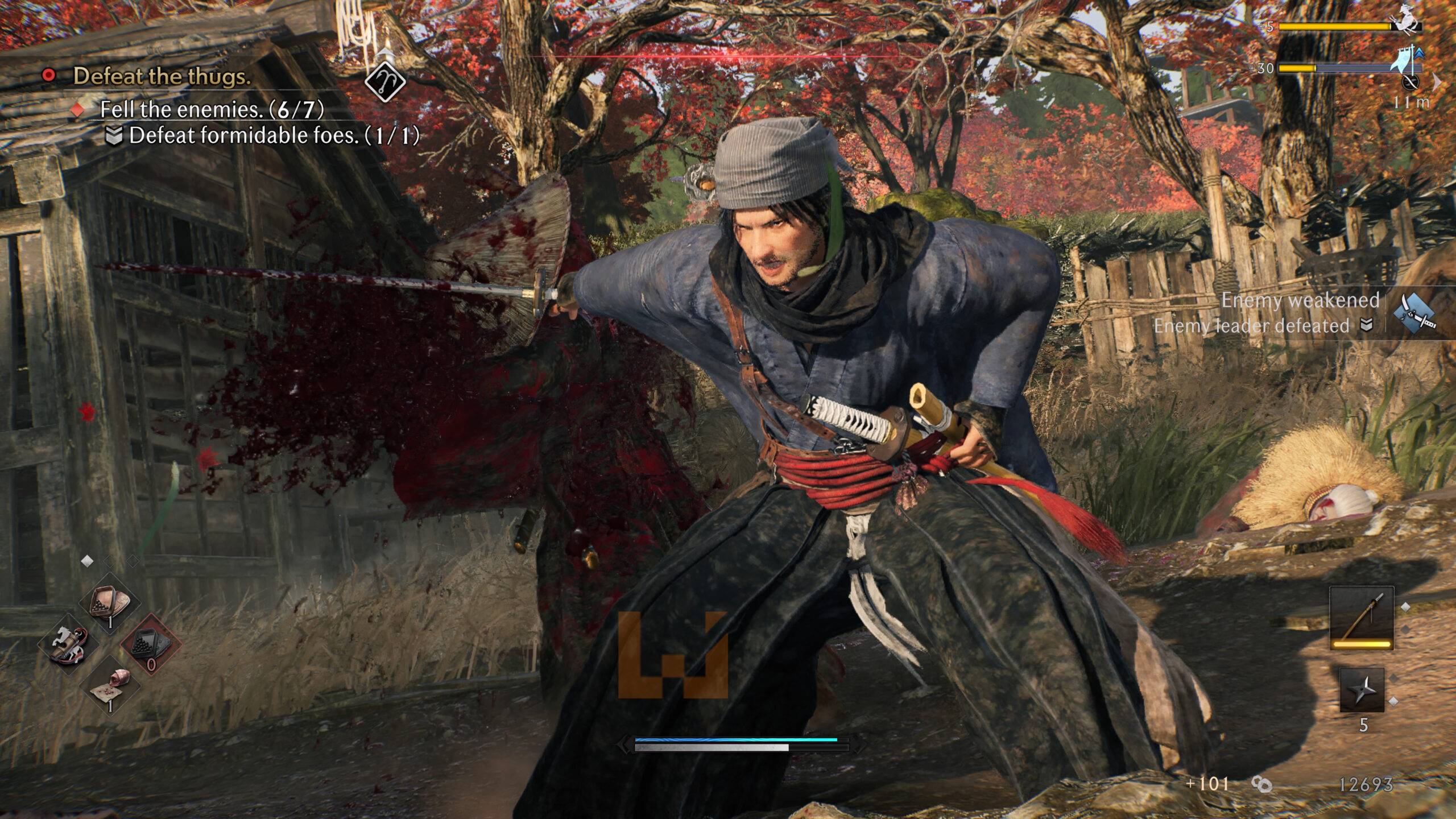Select the pink spilled powder pouch slot

111,684
